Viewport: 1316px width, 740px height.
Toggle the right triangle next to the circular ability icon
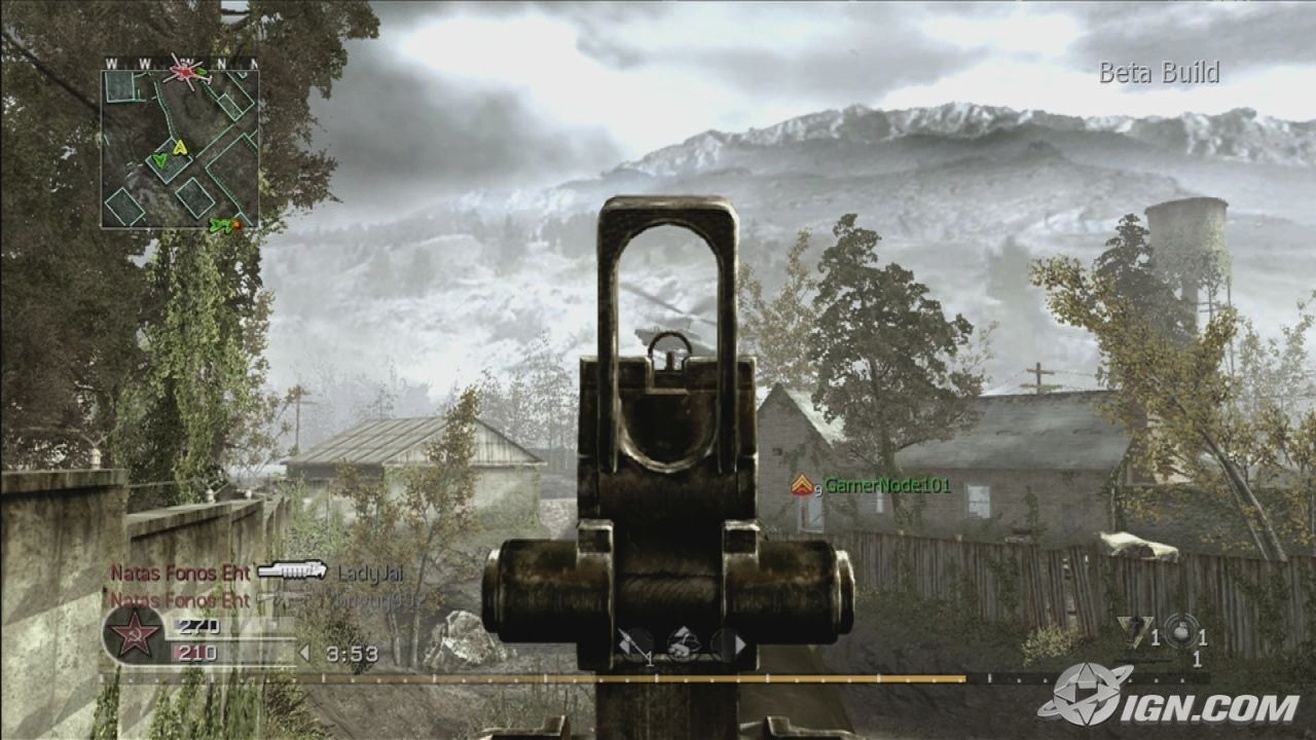pyautogui.click(x=739, y=645)
